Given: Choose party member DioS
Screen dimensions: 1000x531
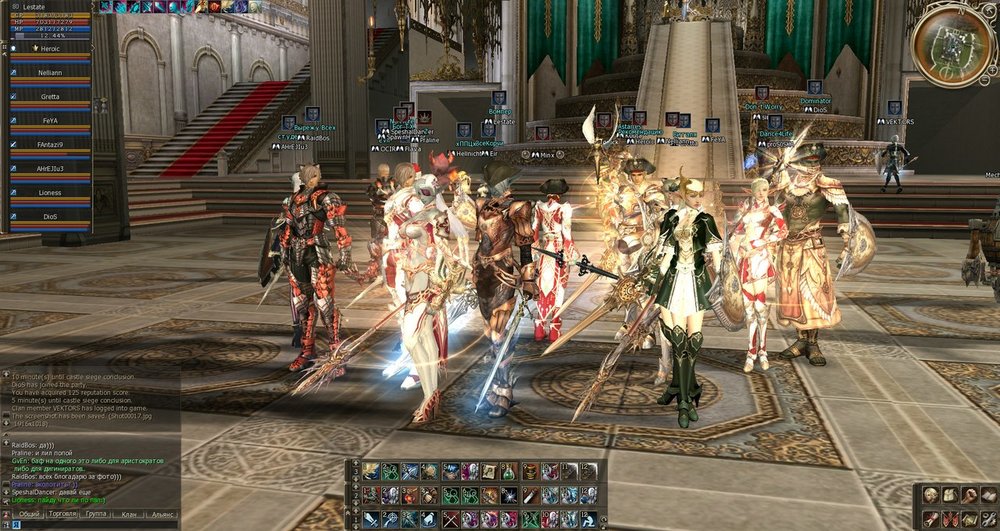Looking at the screenshot, I should (50, 216).
